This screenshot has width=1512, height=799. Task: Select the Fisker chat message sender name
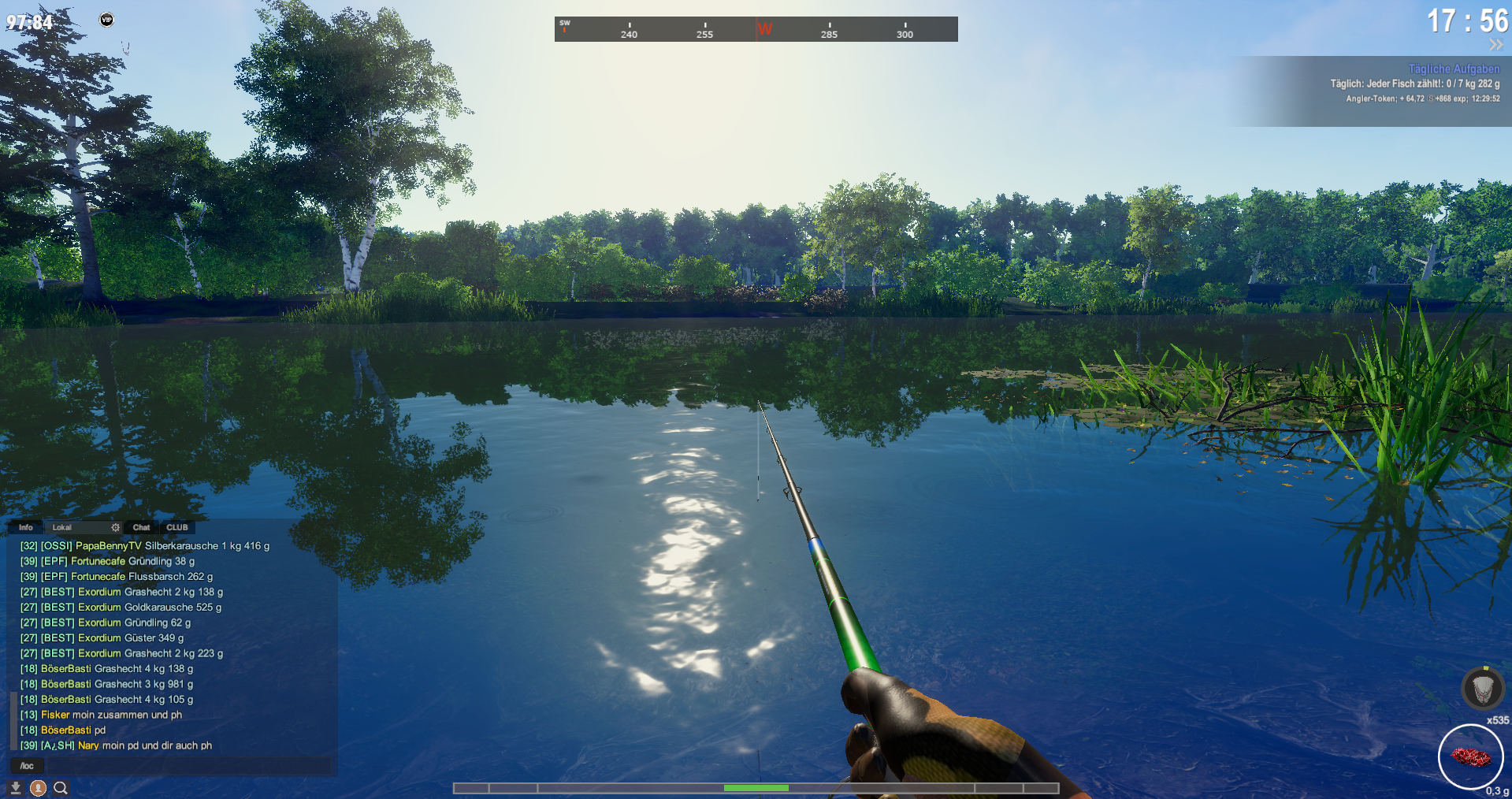point(55,715)
